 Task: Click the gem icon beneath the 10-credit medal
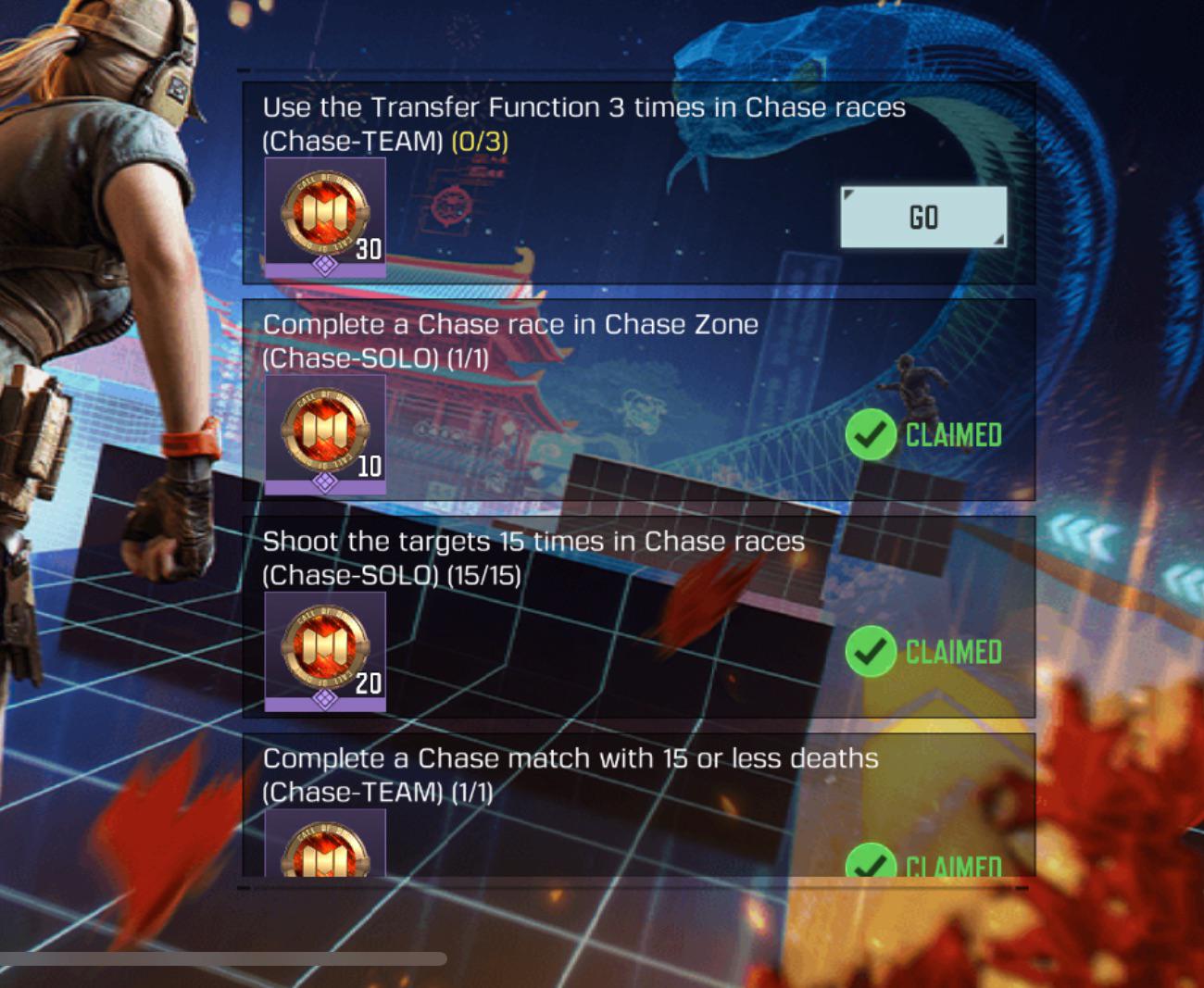pyautogui.click(x=326, y=482)
